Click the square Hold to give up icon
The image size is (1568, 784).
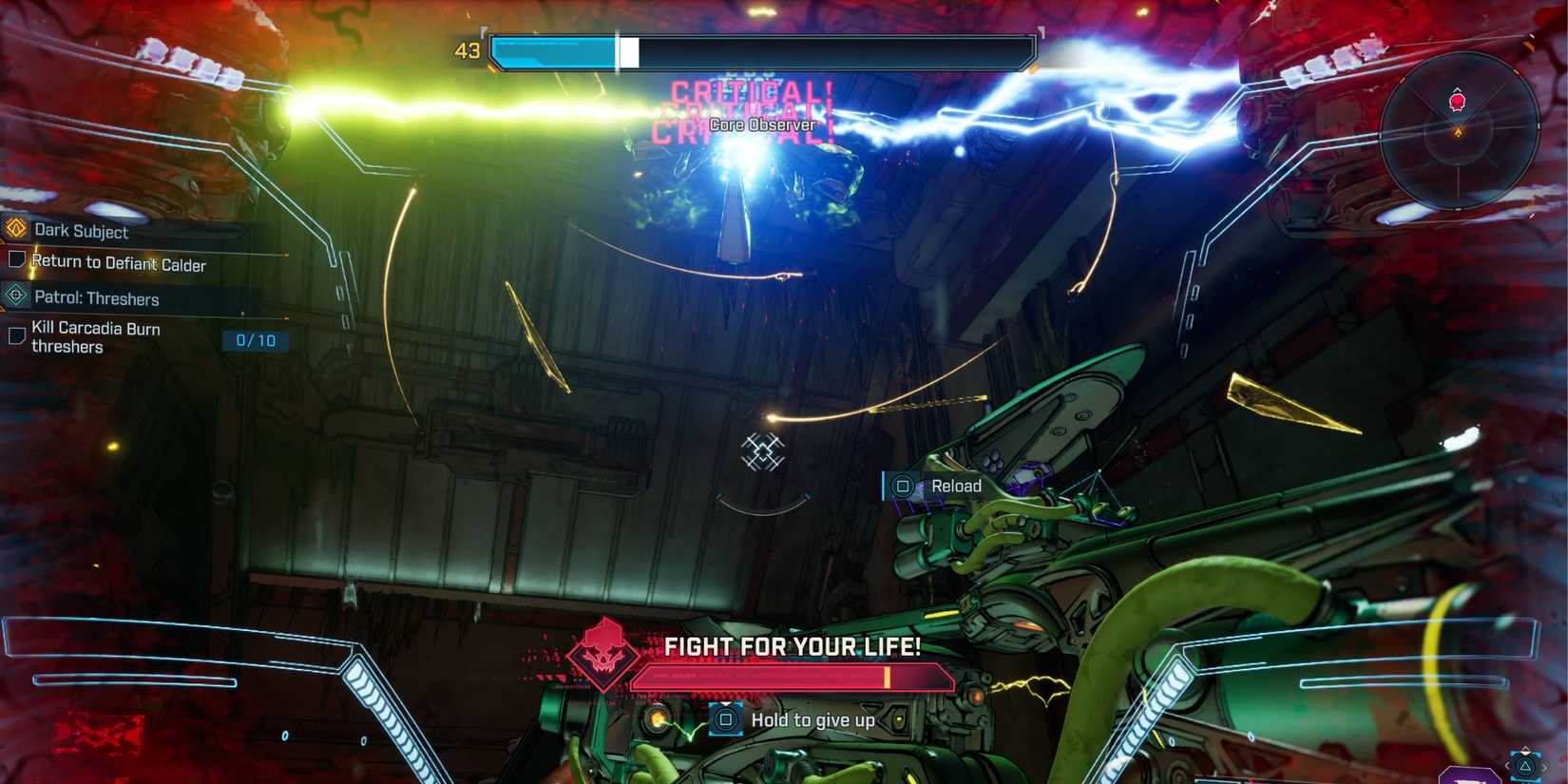(x=727, y=720)
